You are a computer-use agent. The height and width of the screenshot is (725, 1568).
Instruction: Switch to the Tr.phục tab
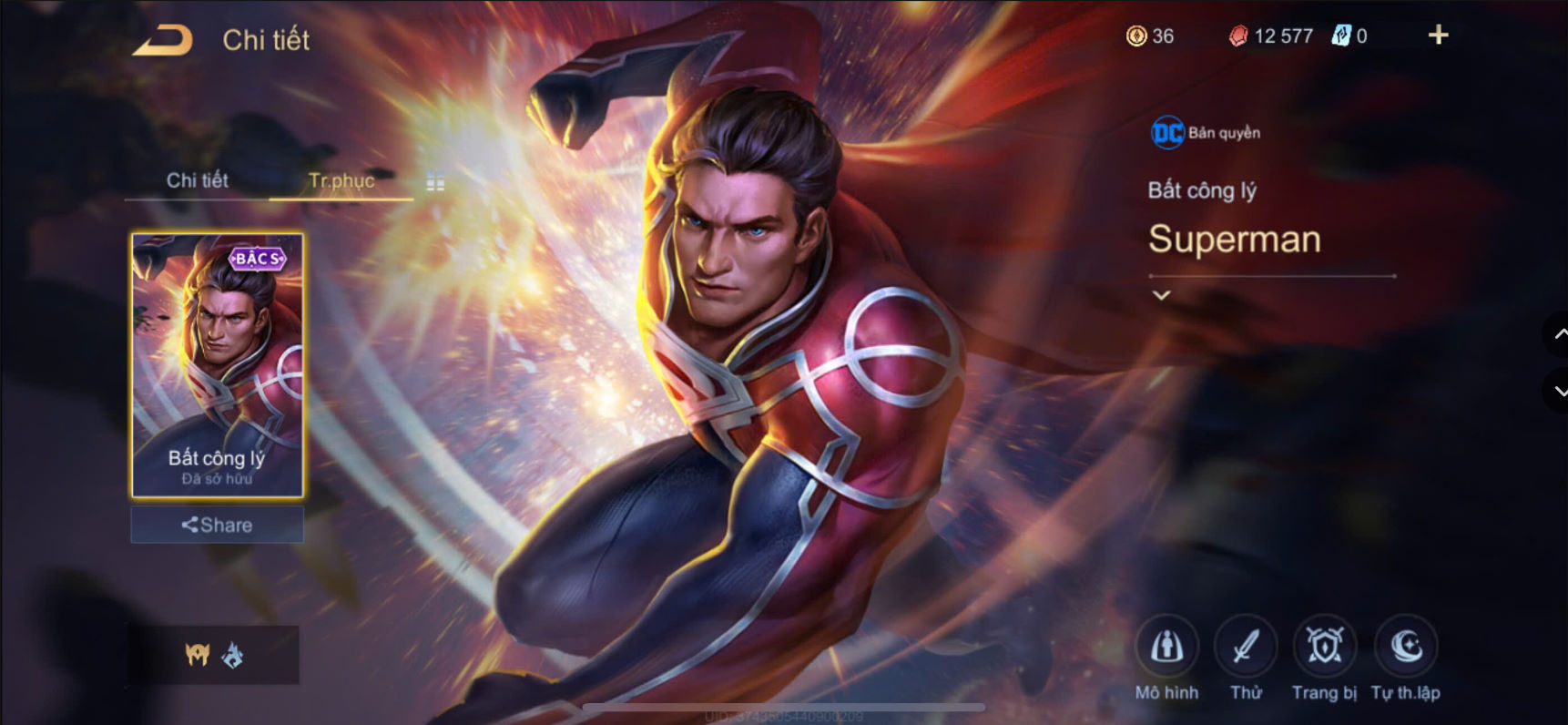343,181
